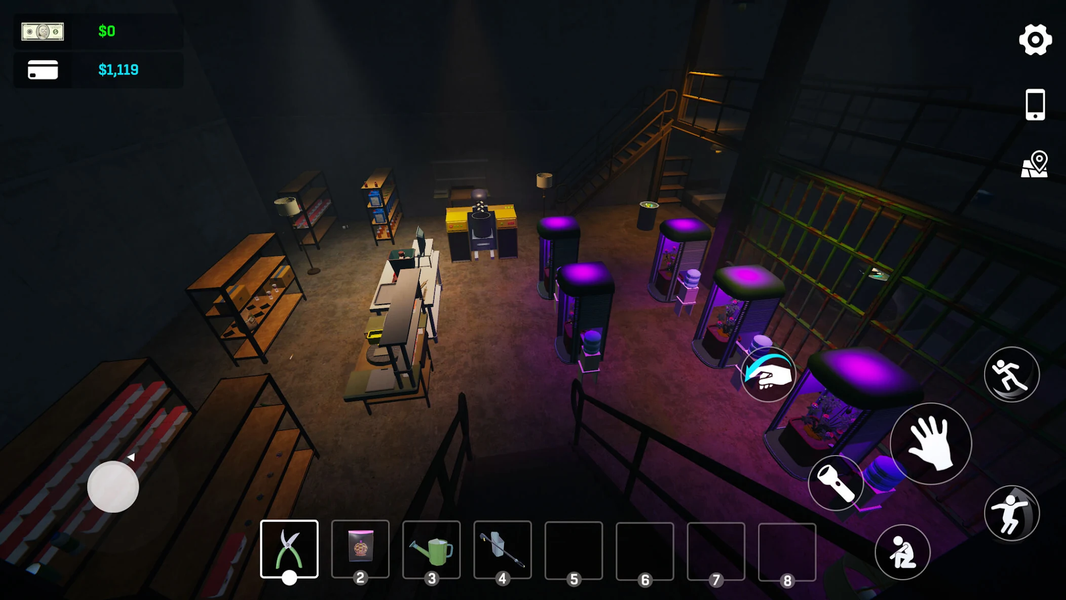
Task: Tap the virtual movement joystick
Action: click(113, 487)
